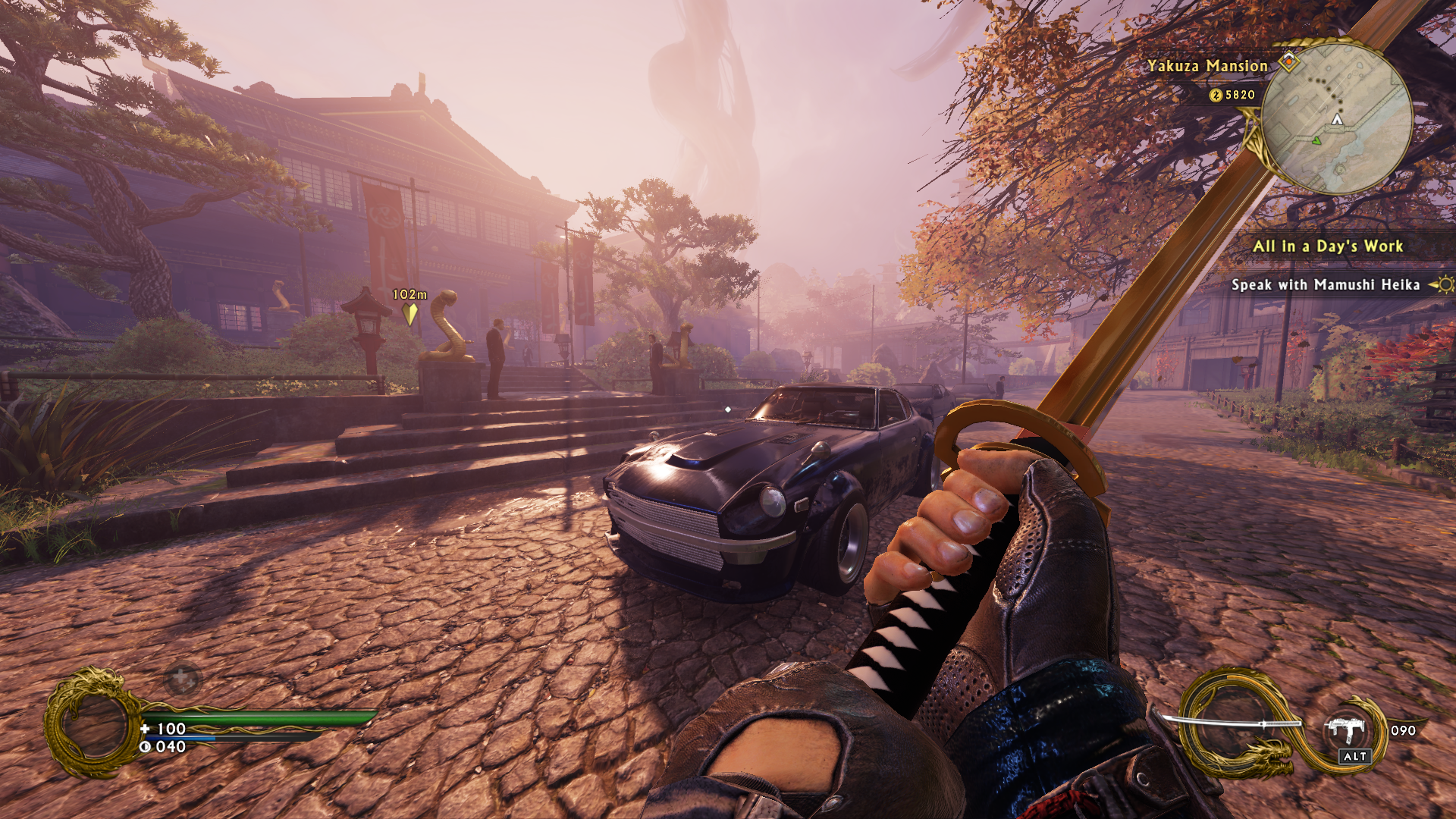Use the faded medkit cross icon
The height and width of the screenshot is (819, 1456).
pos(182,678)
